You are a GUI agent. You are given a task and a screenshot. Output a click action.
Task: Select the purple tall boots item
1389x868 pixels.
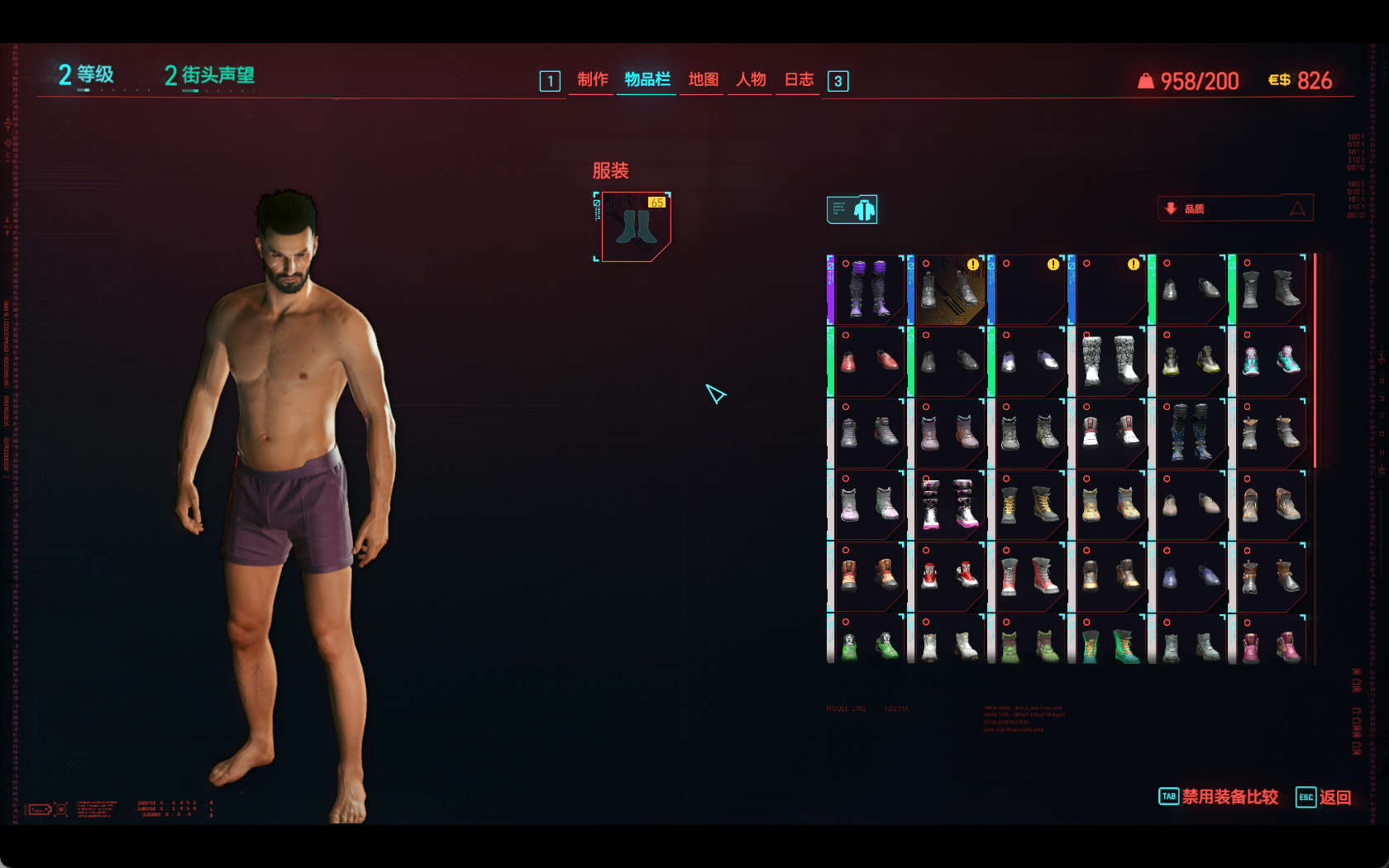click(866, 289)
